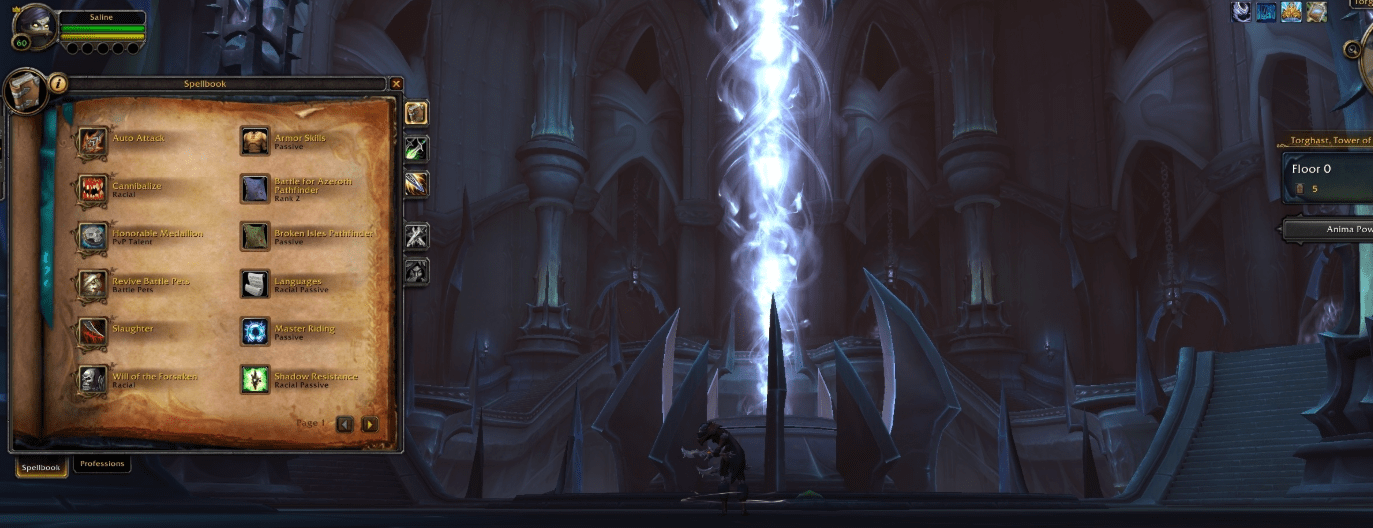1373x528 pixels.
Task: Click the Broken Isles Pathfinder passive
Action: [255, 237]
